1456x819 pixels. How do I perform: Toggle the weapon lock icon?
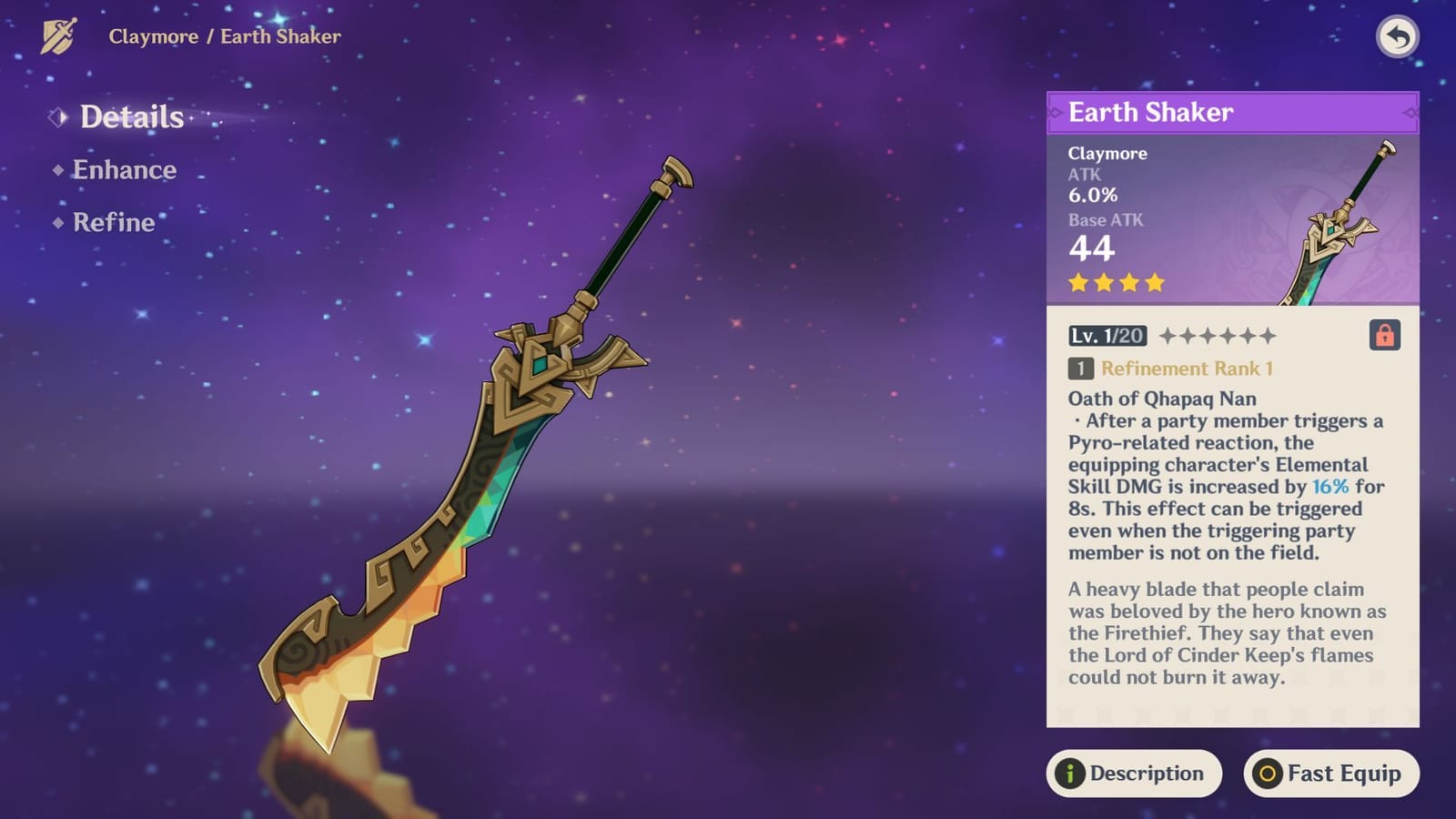point(1386,336)
